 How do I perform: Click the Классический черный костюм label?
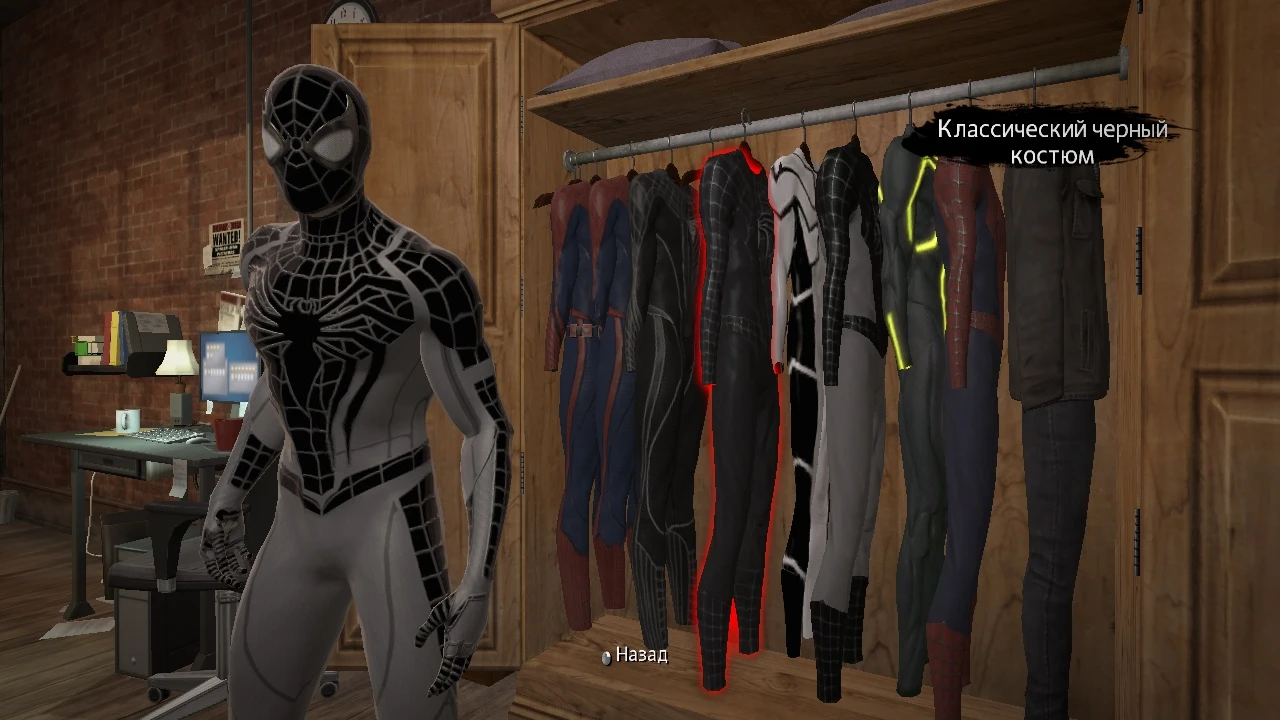click(x=1051, y=142)
